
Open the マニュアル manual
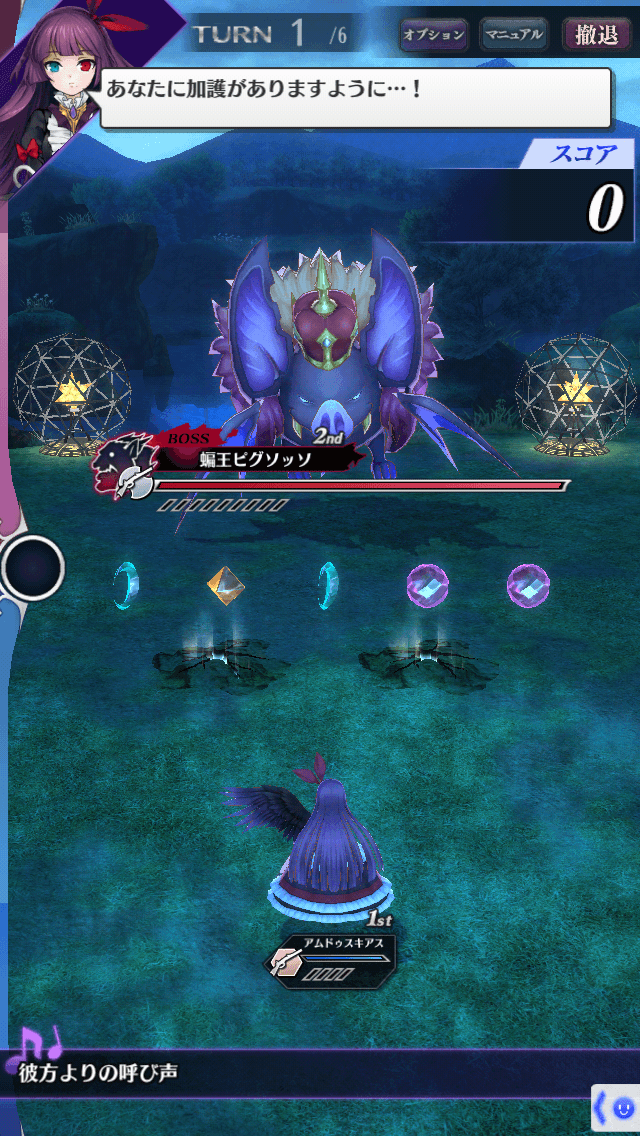click(514, 35)
